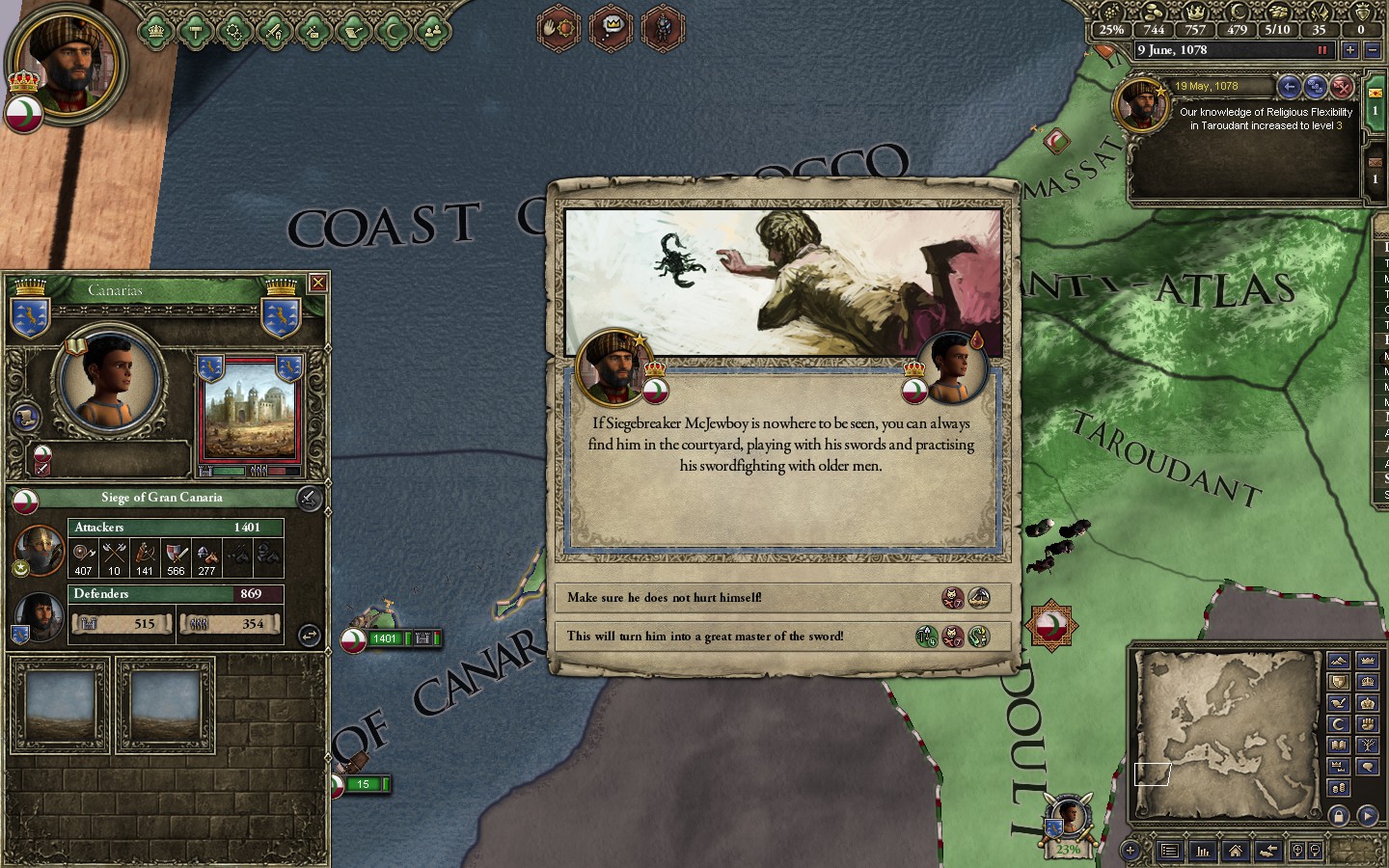Screen dimensions: 1389x868
Task: Click the crown thought-bubble alert icon
Action: pyautogui.click(x=611, y=27)
